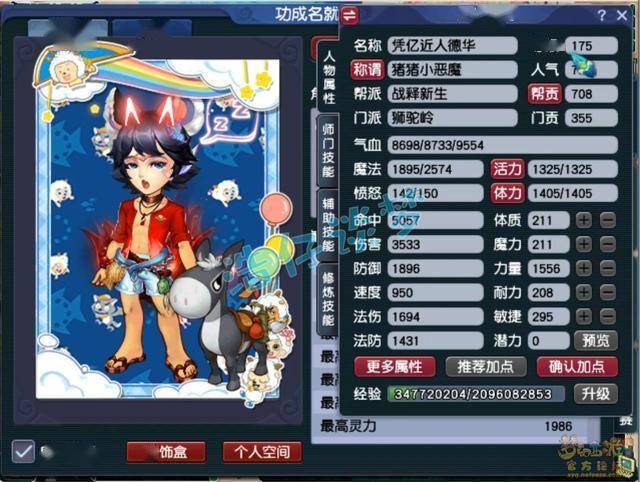Screen dimensions: 640x482
Task: Click the red 帮贡 button
Action: [x=543, y=94]
